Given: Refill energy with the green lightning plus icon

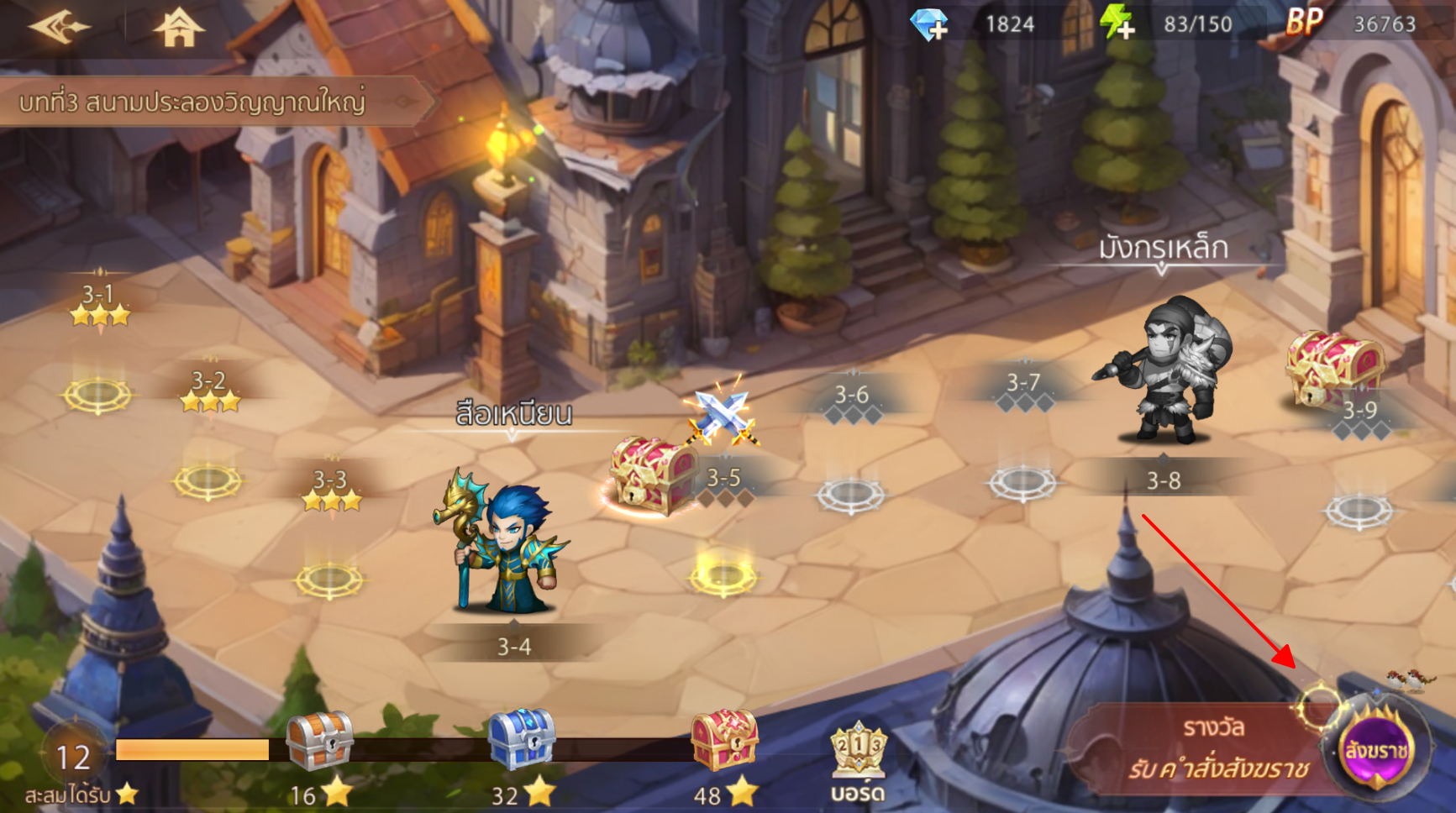Looking at the screenshot, I should pyautogui.click(x=1118, y=24).
